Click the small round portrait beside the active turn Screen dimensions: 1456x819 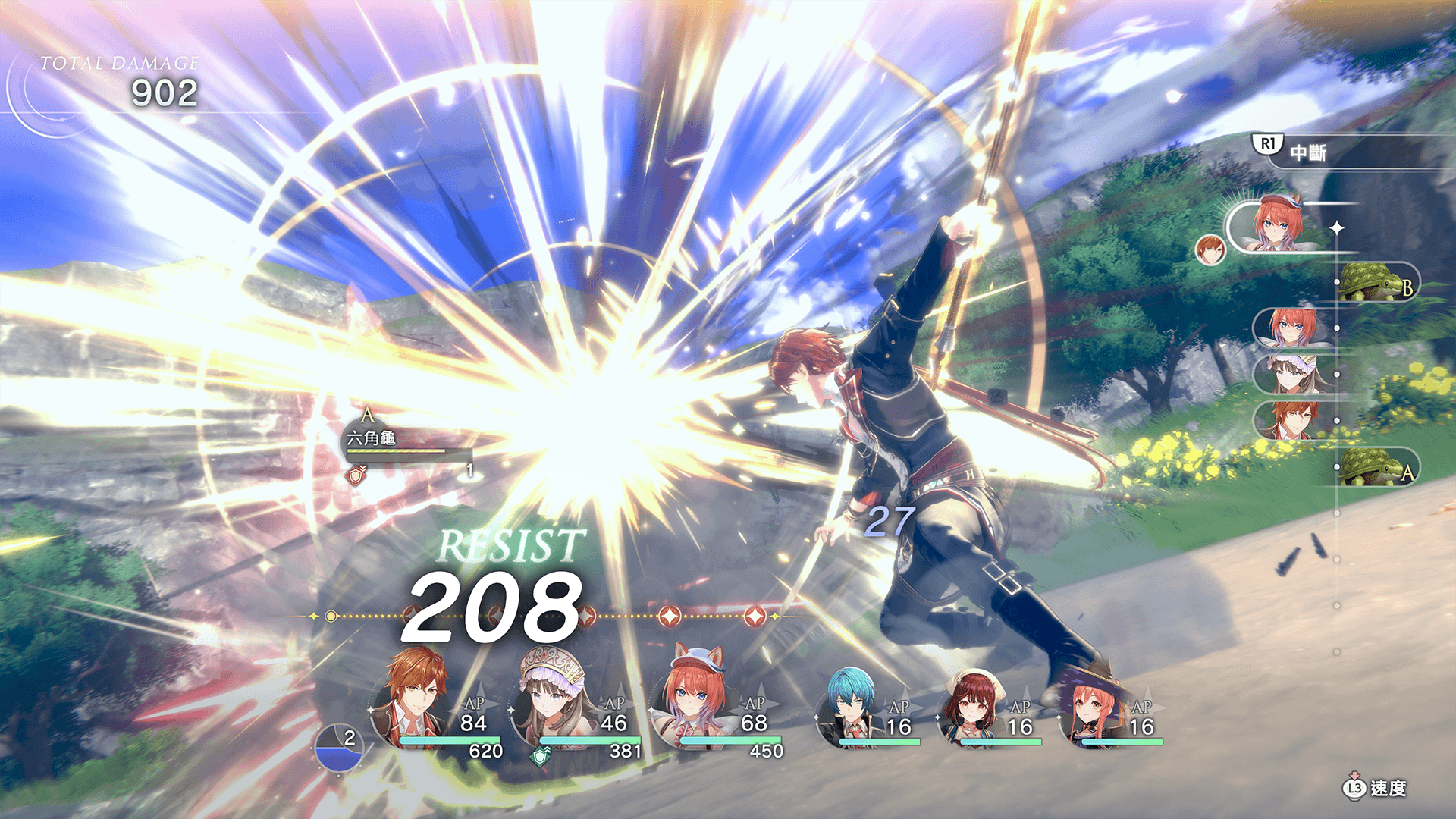point(1210,249)
